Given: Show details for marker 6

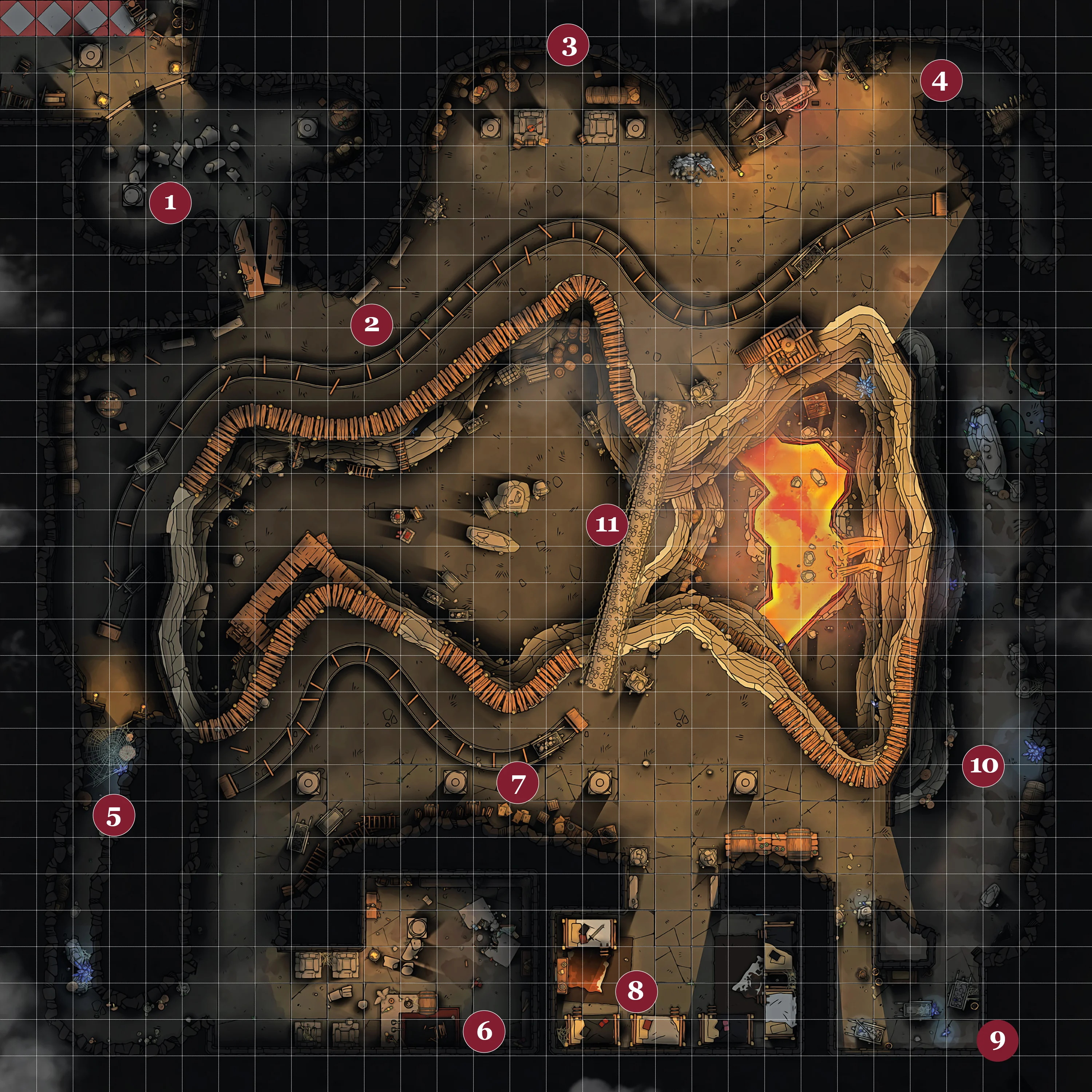Looking at the screenshot, I should point(484,1031).
